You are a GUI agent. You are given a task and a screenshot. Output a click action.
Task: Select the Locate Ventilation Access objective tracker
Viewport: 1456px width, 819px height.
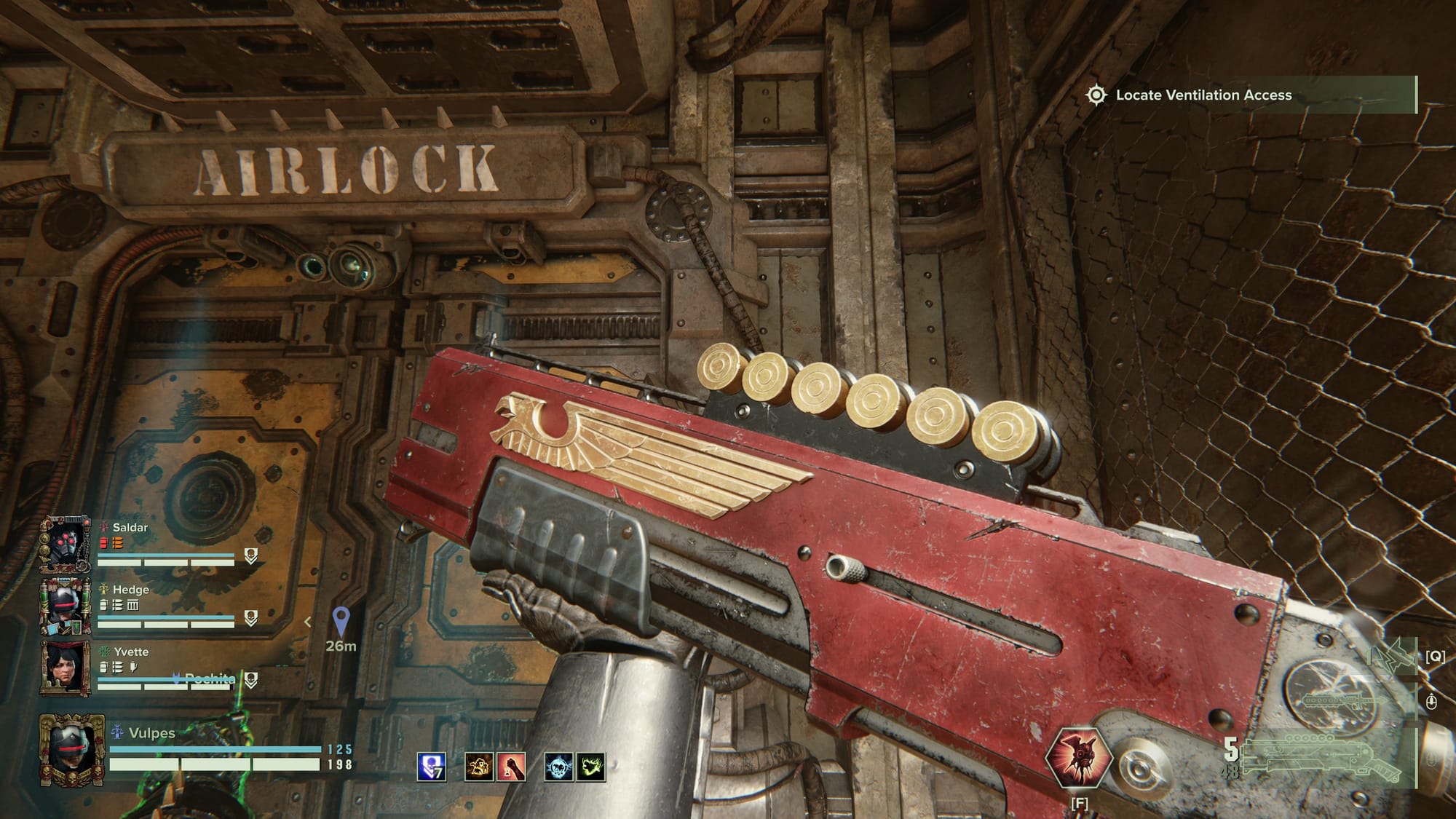pyautogui.click(x=1203, y=95)
